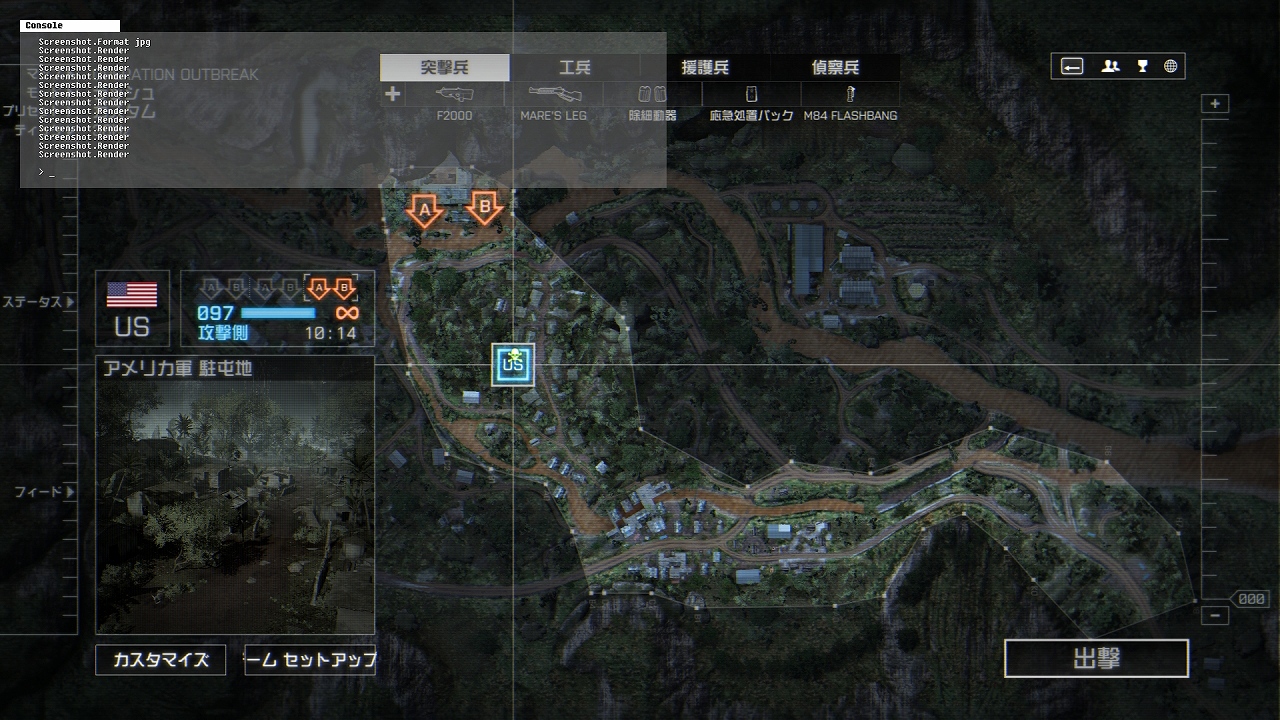This screenshot has height=720, width=1280.
Task: Select the US base spawn point marker
Action: [513, 365]
